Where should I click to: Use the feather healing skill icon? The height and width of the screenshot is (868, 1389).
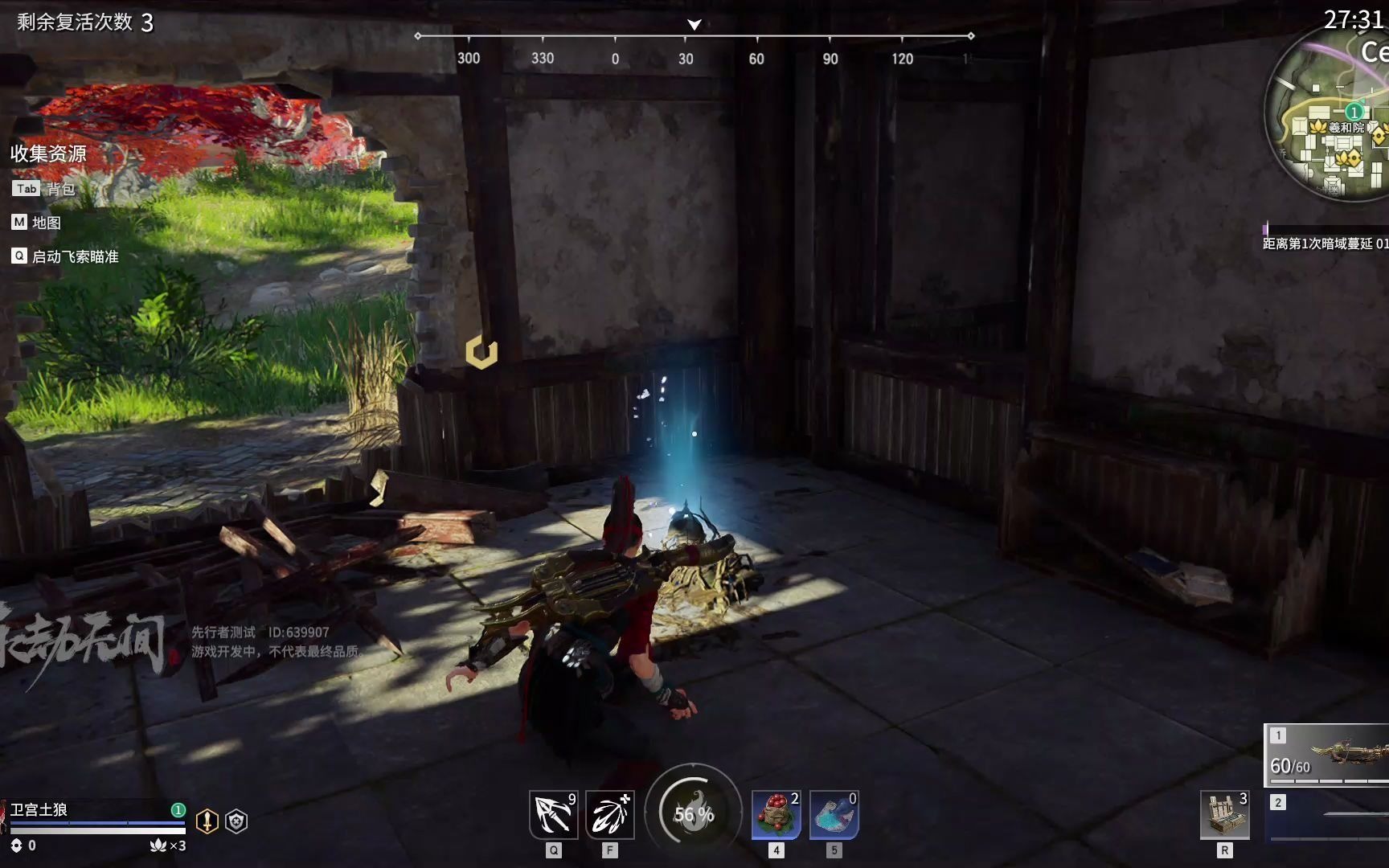point(610,815)
